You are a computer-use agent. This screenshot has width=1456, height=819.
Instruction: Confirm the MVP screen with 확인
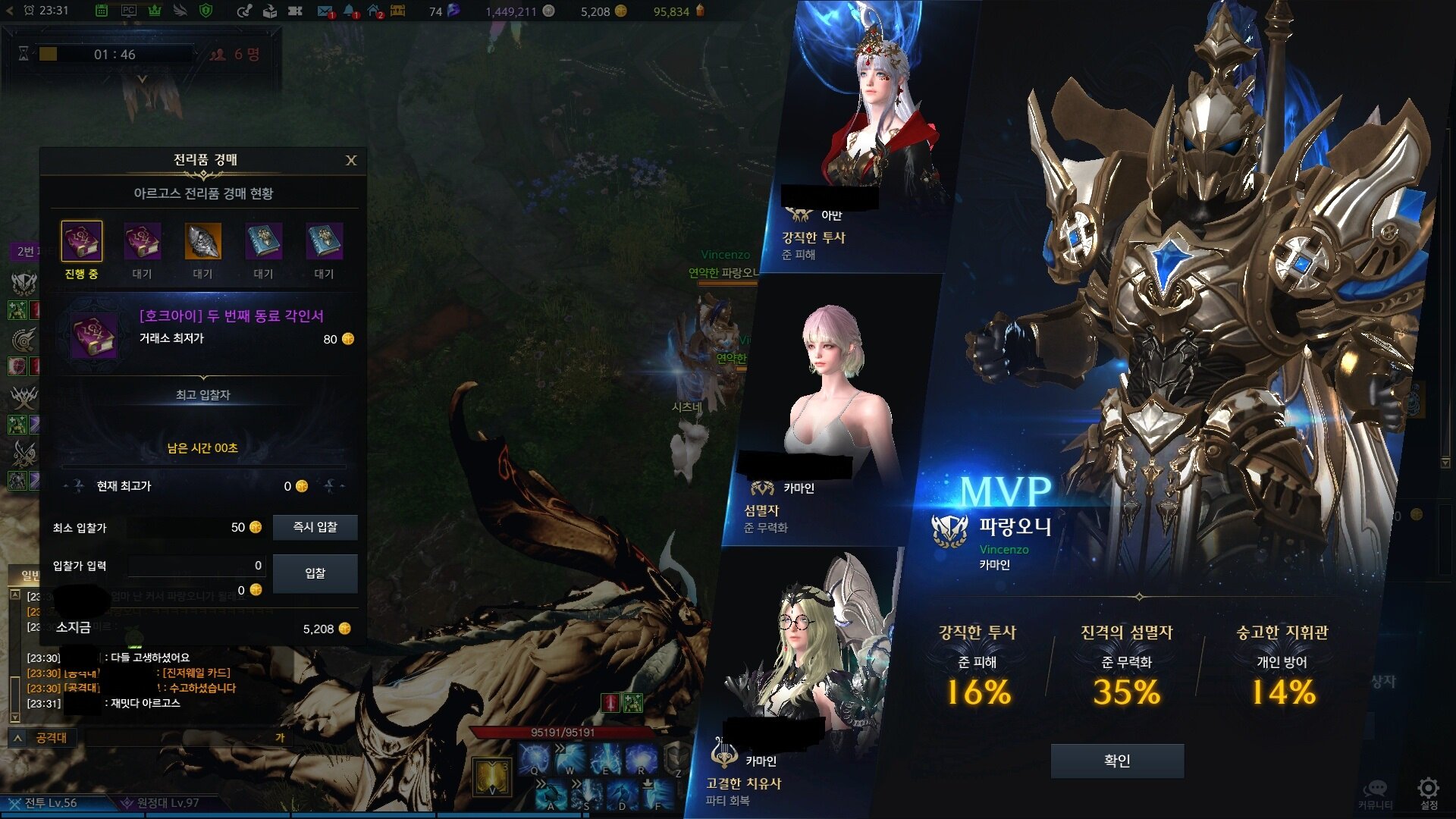point(1117,761)
